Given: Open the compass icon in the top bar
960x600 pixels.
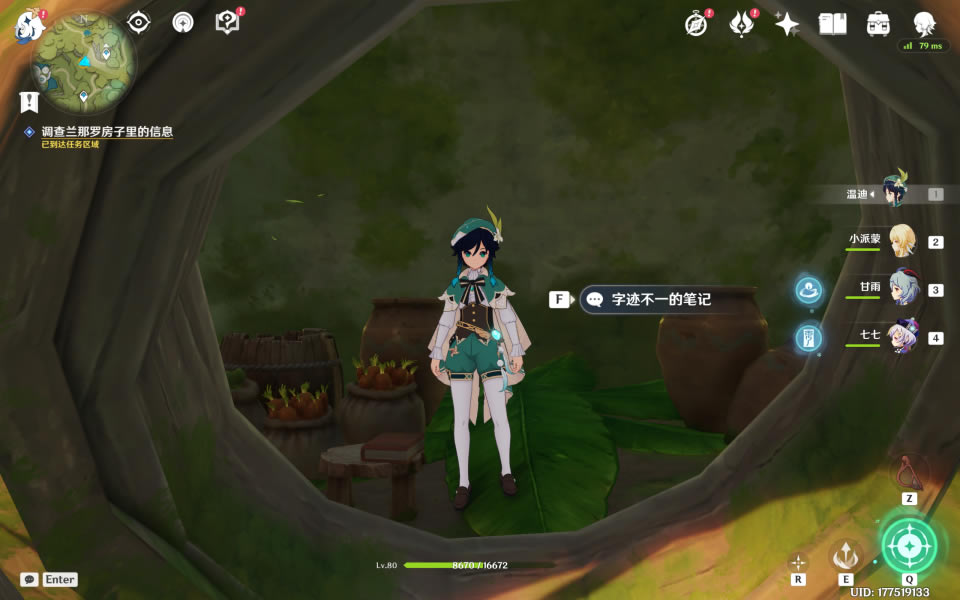Looking at the screenshot, I should point(697,25).
